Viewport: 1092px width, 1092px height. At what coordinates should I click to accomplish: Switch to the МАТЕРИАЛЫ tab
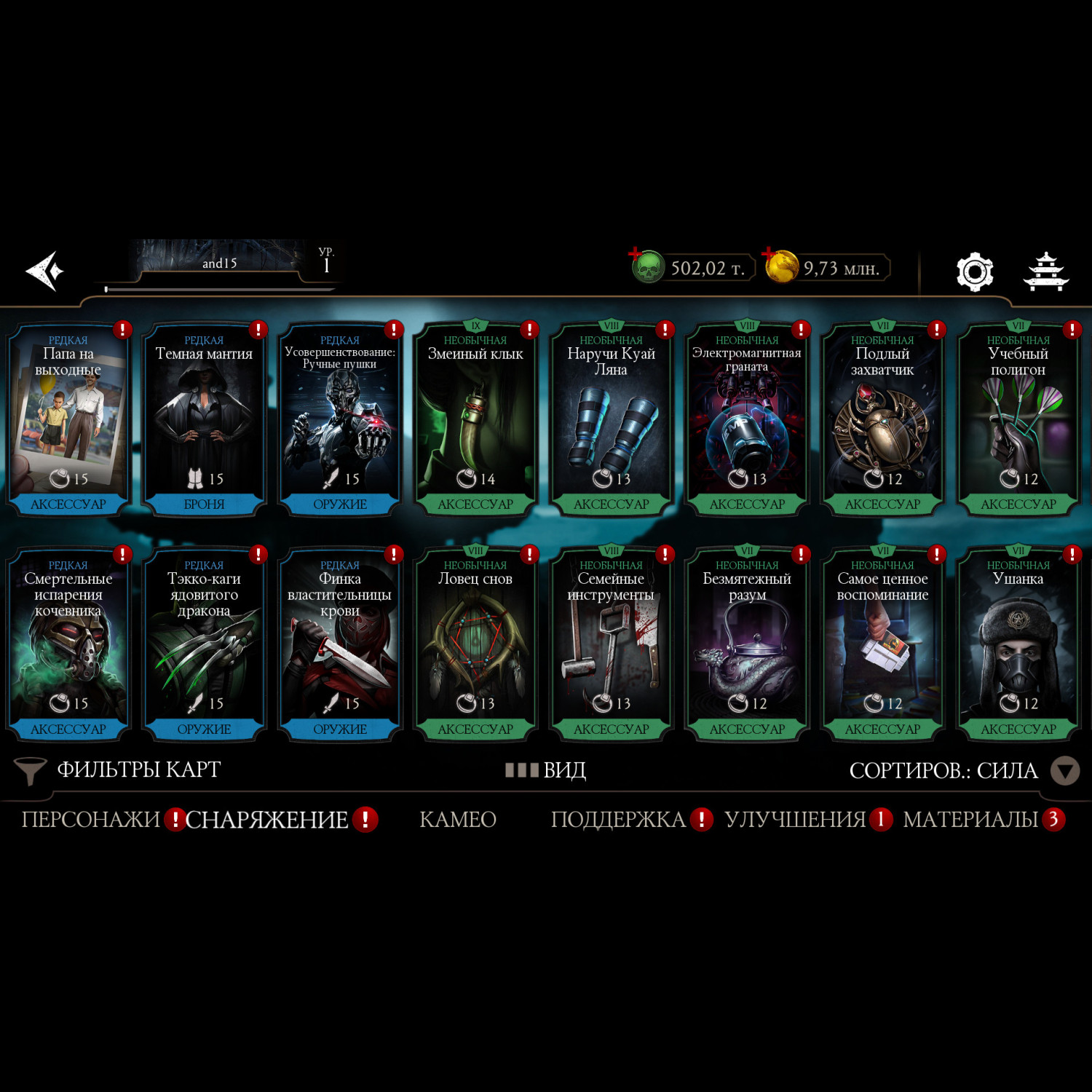coord(970,820)
